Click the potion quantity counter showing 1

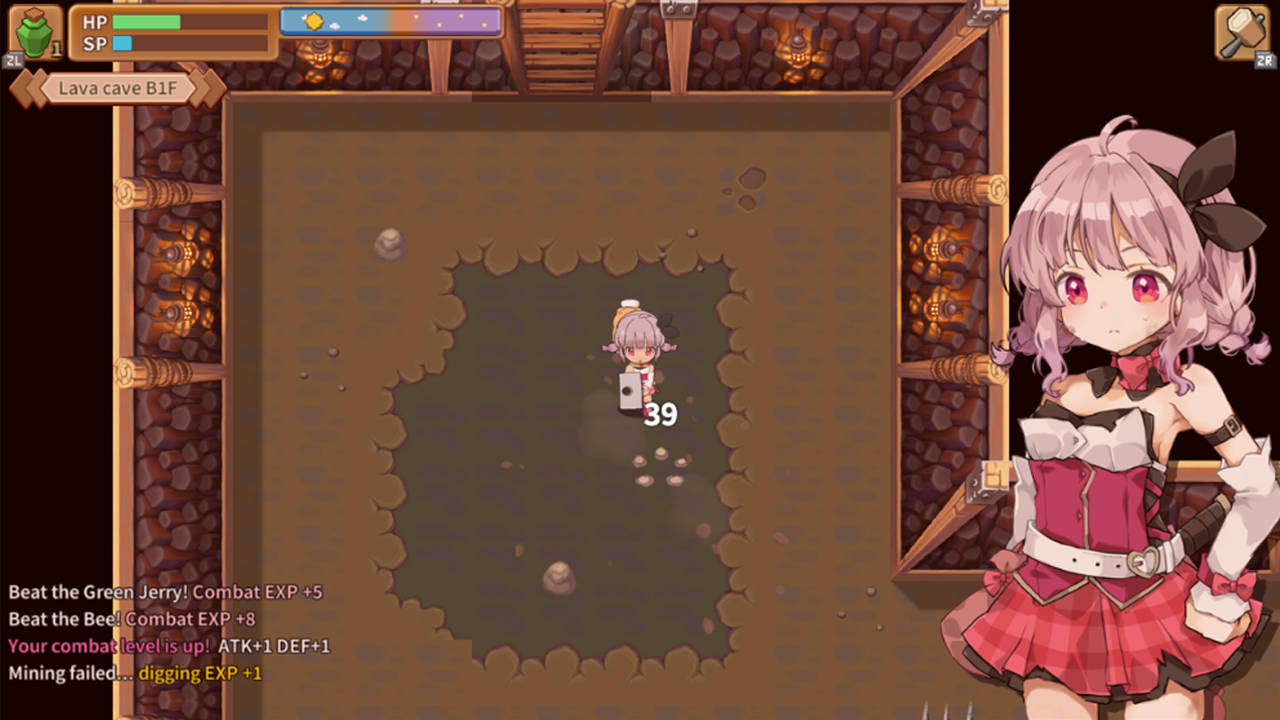[x=58, y=48]
